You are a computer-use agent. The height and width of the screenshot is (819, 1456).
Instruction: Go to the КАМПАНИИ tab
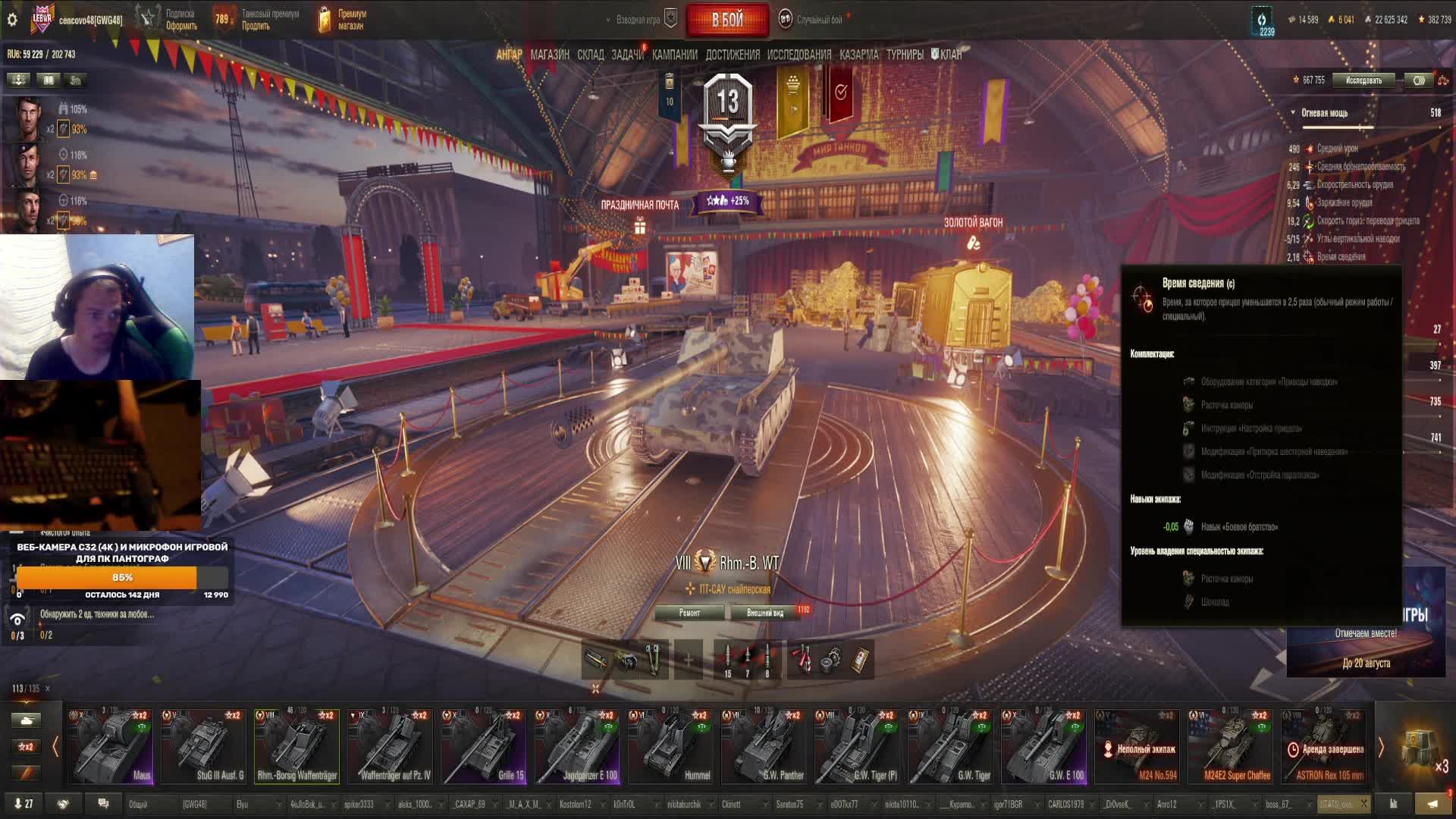(674, 55)
